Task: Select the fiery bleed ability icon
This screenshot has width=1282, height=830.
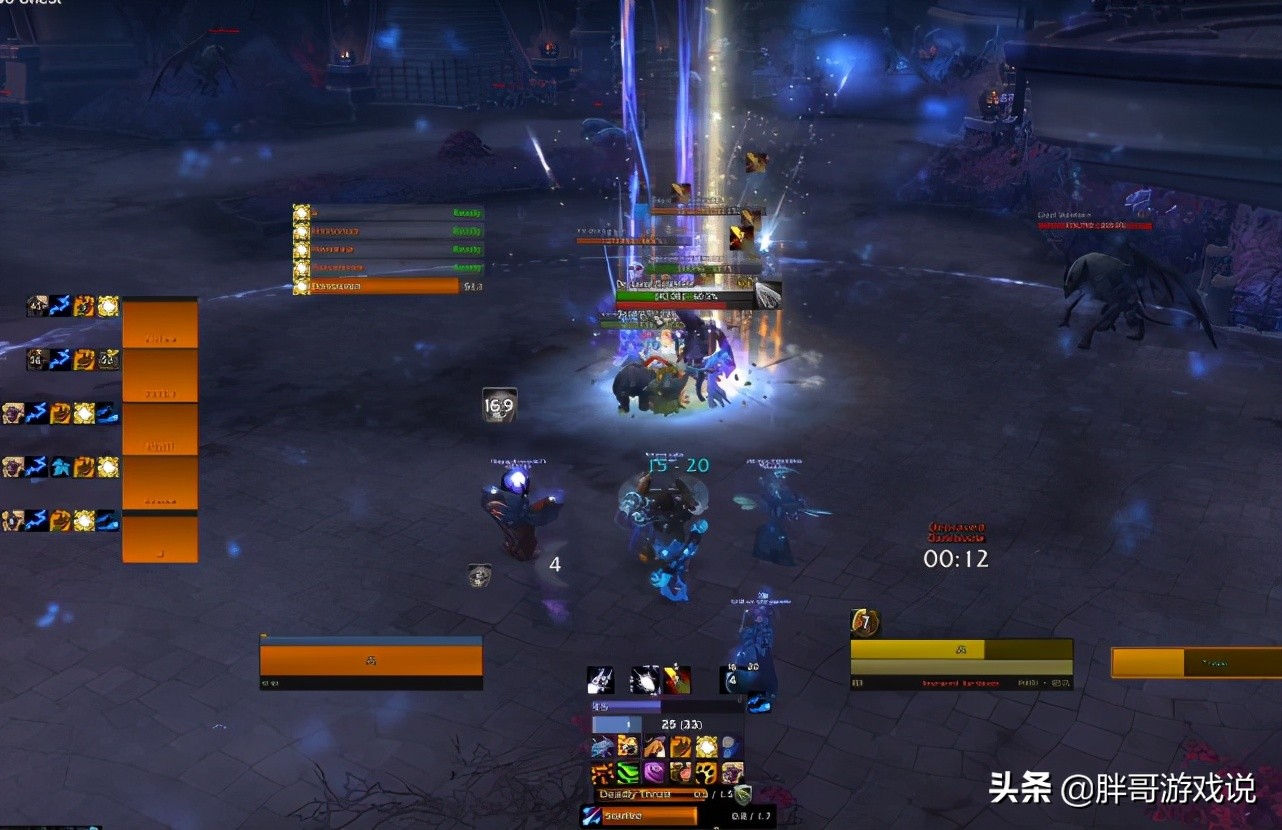Action: coord(600,772)
